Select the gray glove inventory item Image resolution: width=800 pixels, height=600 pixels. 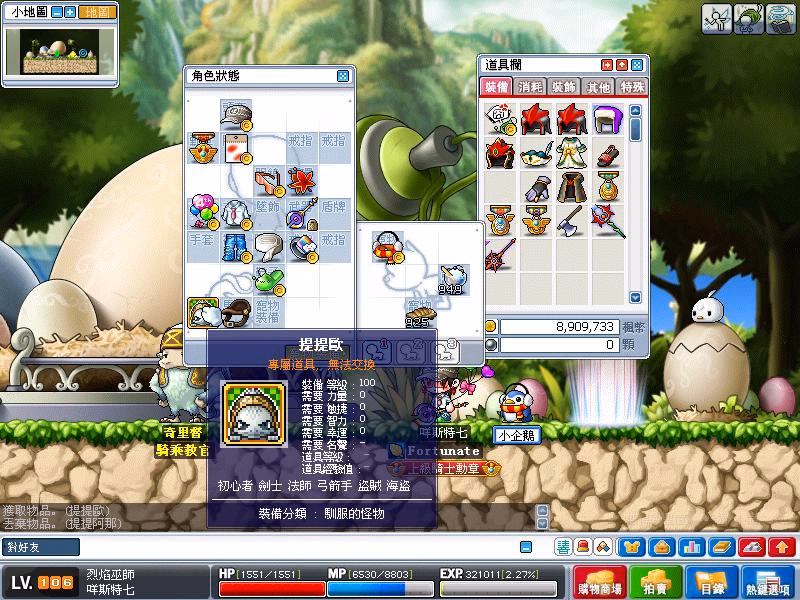(535, 187)
